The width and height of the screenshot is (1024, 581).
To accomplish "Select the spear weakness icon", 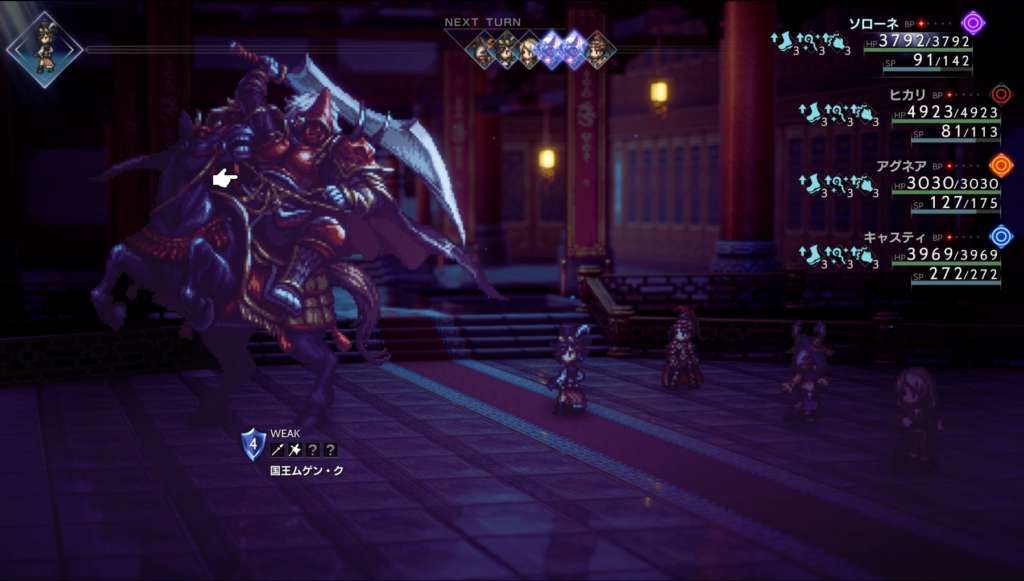I will (277, 450).
